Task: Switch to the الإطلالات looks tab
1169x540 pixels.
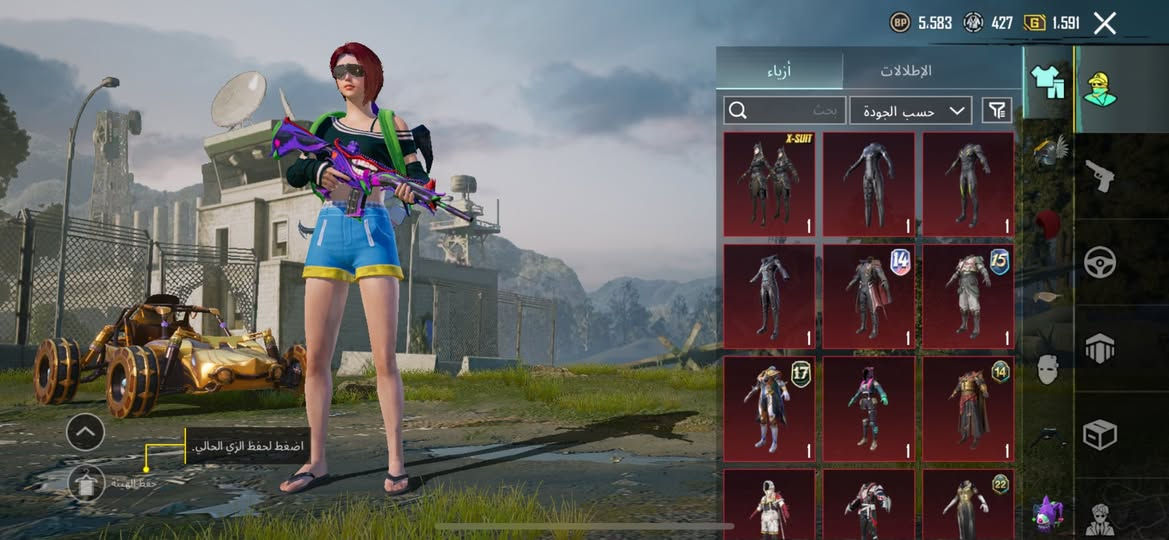Action: pyautogui.click(x=906, y=71)
